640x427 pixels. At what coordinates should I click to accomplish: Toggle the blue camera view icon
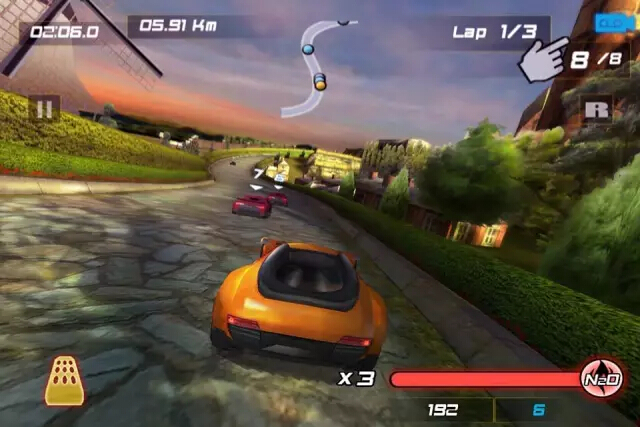(x=609, y=22)
